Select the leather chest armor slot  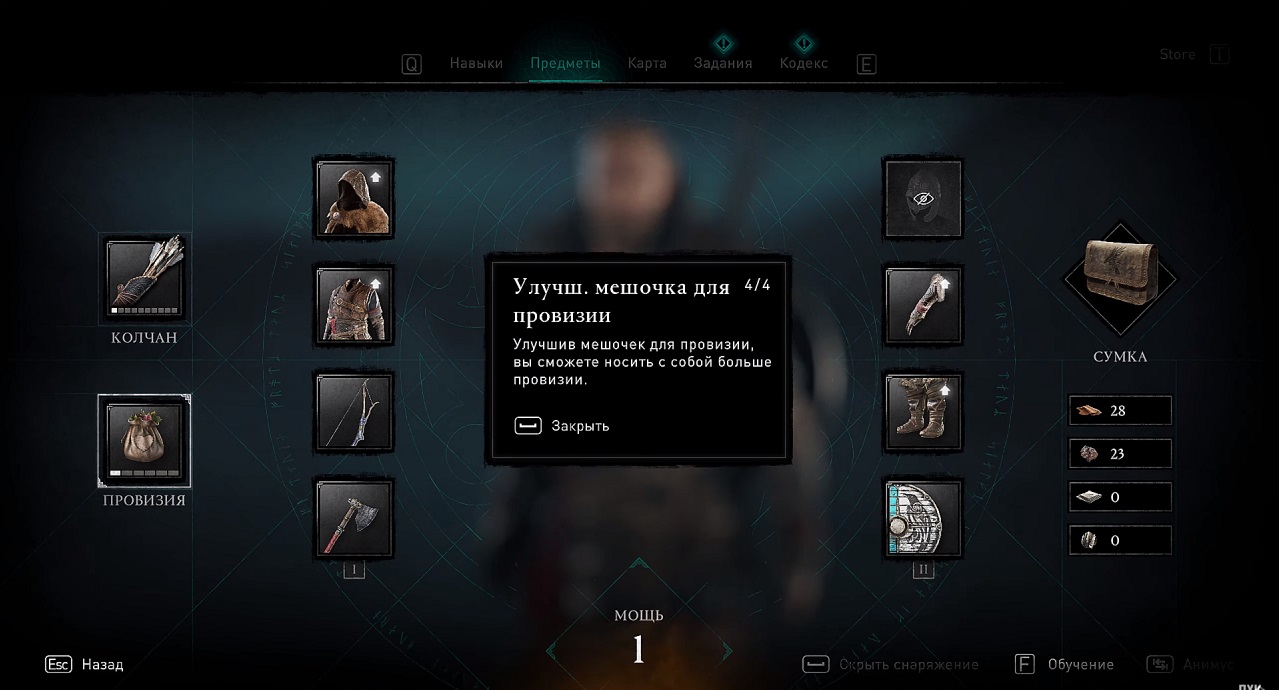[354, 305]
